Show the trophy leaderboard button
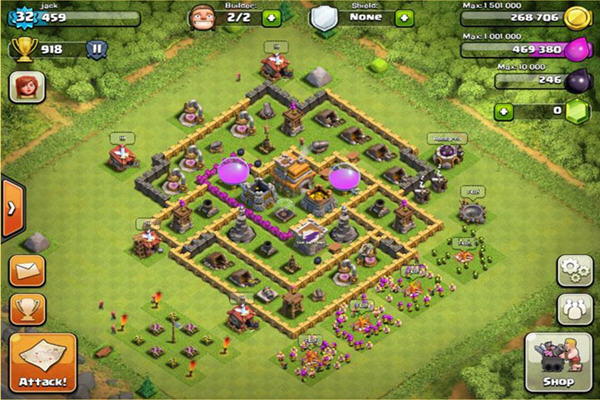 coord(27,308)
